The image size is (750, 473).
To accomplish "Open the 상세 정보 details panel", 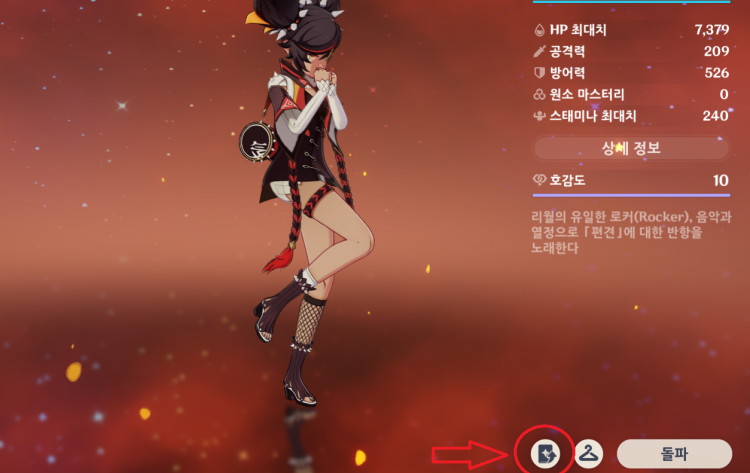I will click(x=631, y=148).
